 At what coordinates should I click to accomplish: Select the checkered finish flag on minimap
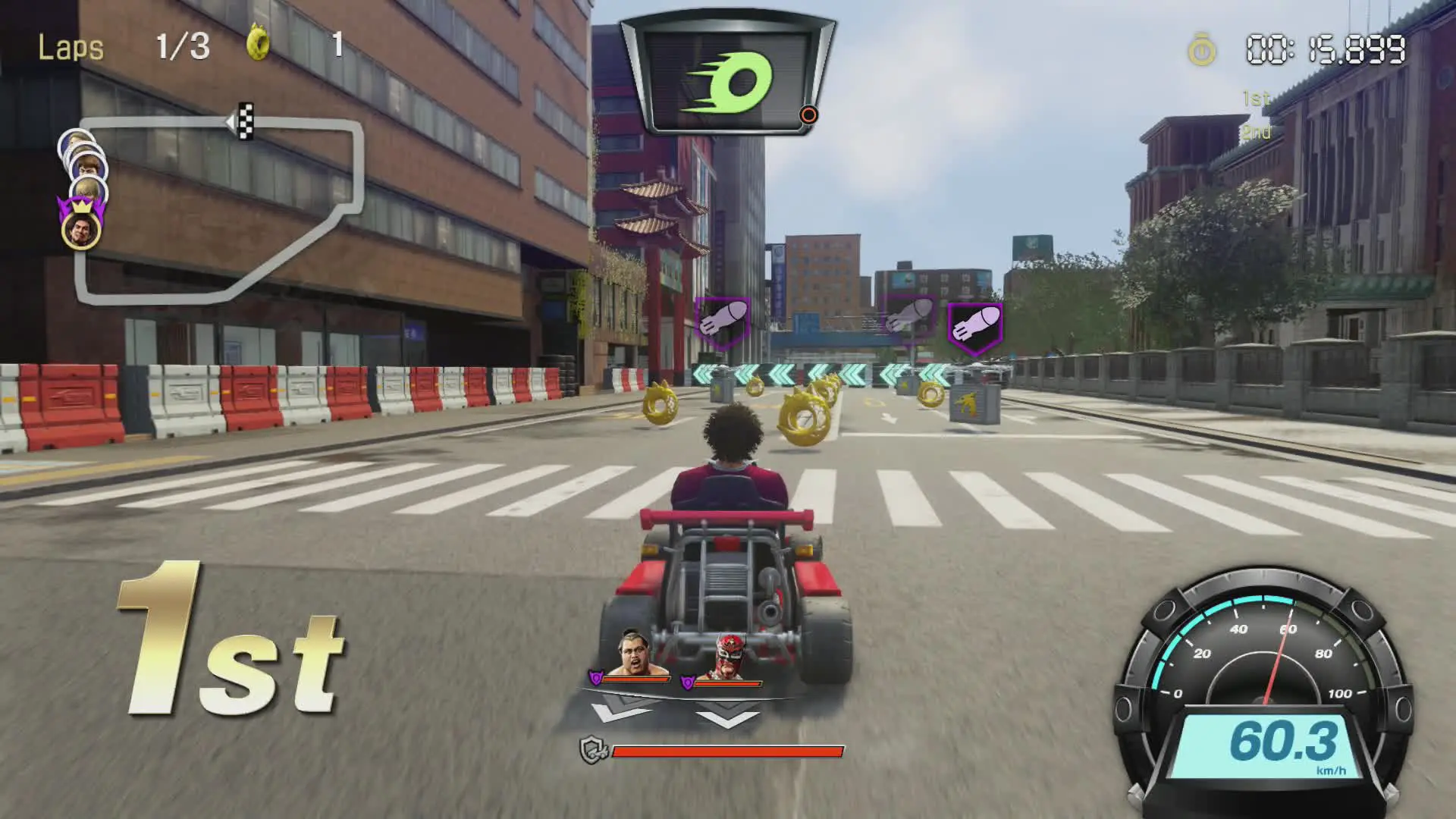[x=245, y=121]
